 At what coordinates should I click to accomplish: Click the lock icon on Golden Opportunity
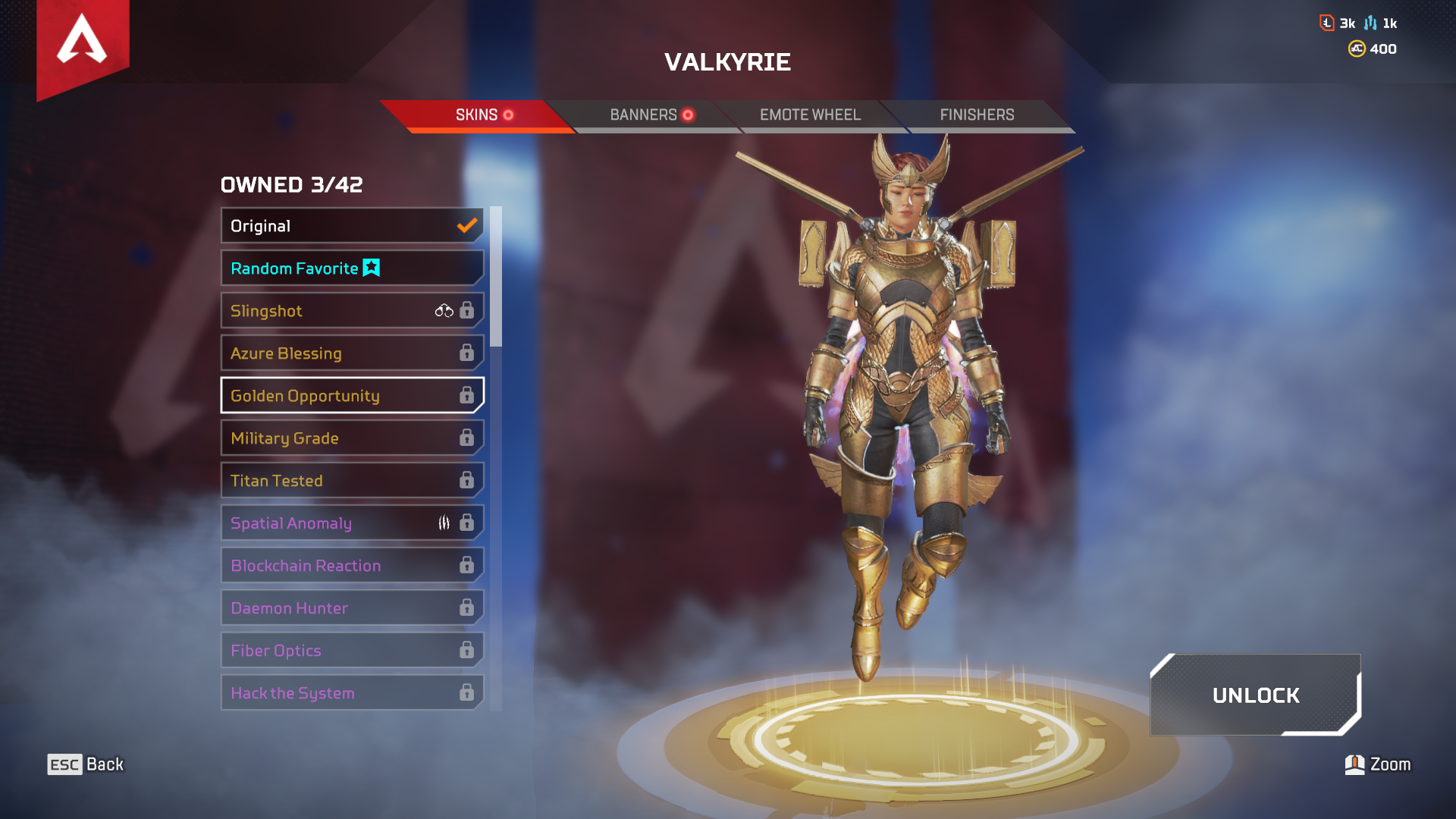(466, 395)
